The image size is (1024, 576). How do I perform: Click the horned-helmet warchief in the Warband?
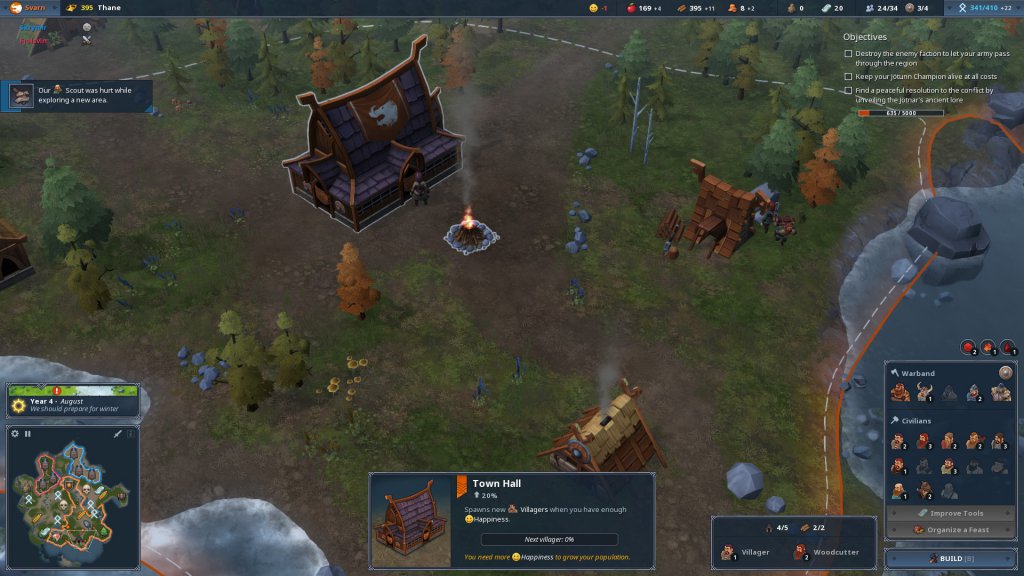pos(924,393)
